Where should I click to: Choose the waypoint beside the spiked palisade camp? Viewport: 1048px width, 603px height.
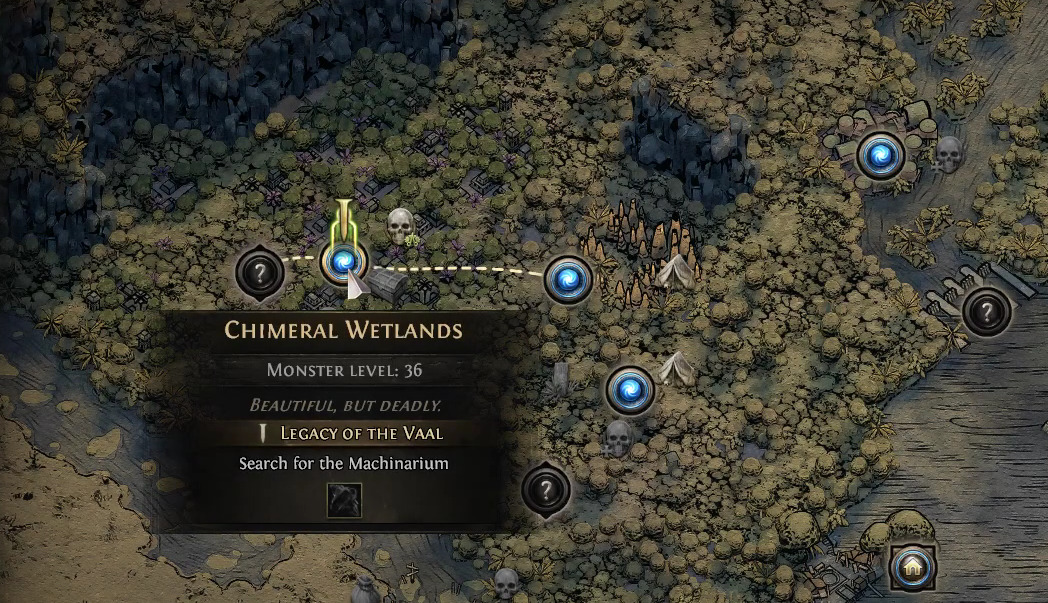(x=568, y=279)
